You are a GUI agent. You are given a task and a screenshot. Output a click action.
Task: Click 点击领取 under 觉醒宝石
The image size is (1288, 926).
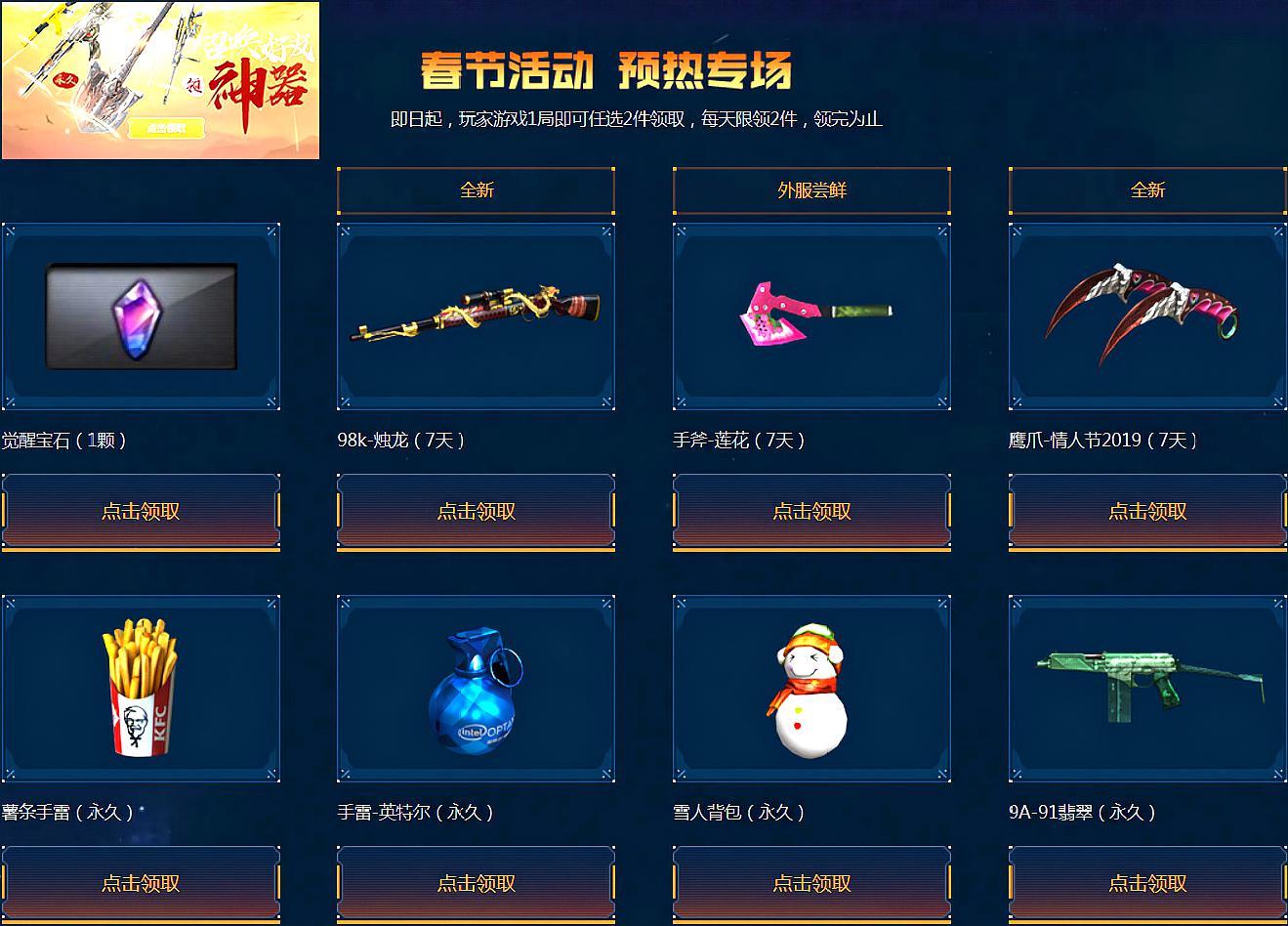click(141, 510)
